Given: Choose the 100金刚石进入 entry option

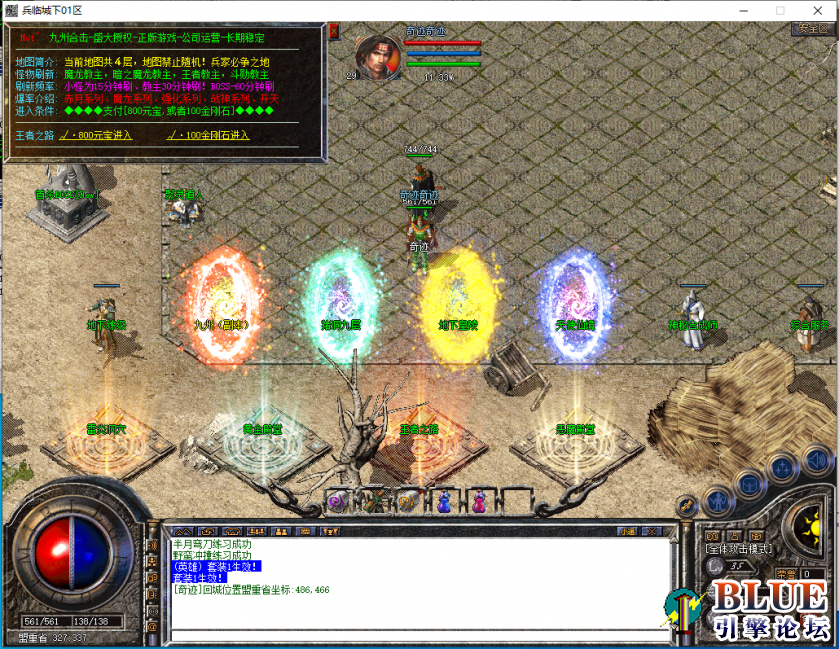Looking at the screenshot, I should click(207, 135).
